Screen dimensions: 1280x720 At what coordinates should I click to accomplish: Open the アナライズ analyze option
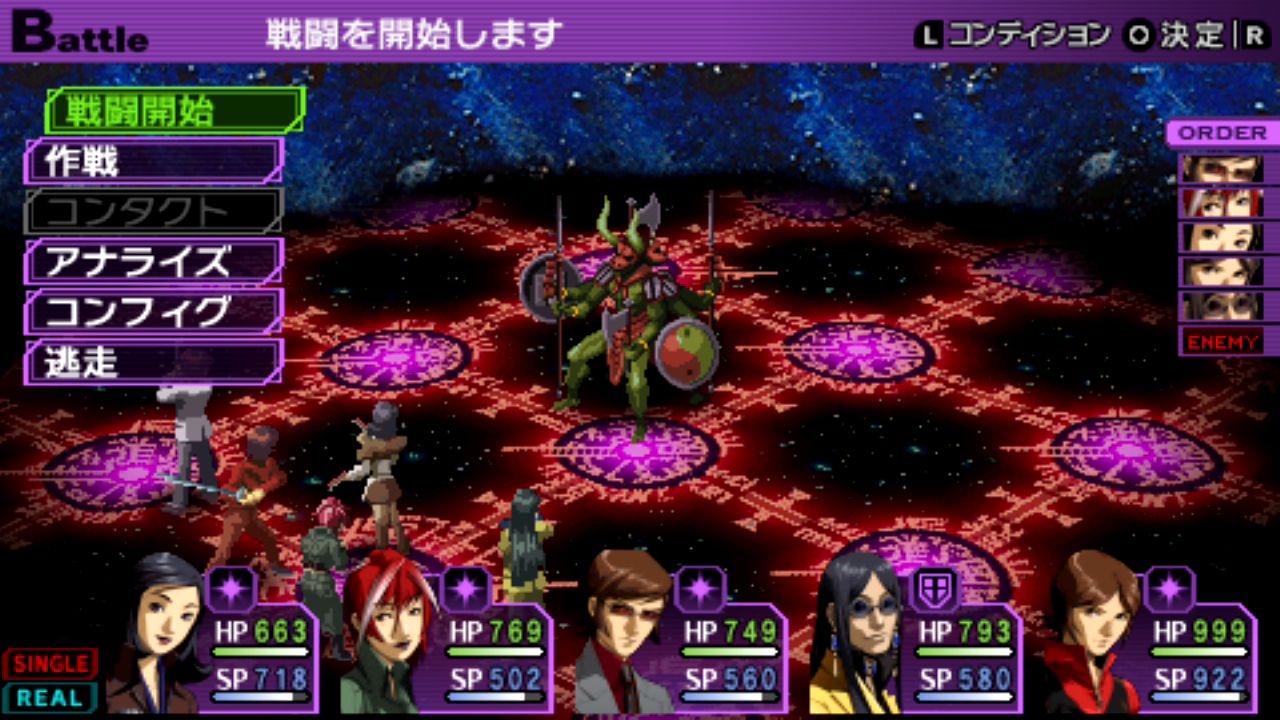pos(154,262)
